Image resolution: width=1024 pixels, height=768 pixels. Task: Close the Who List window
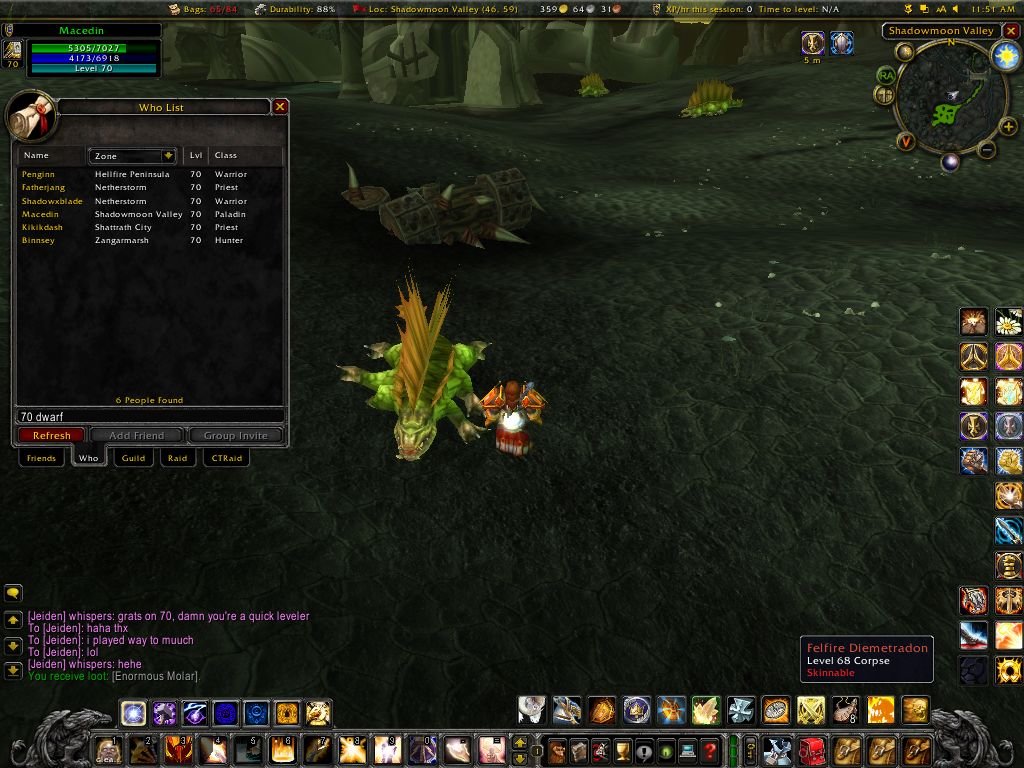281,106
